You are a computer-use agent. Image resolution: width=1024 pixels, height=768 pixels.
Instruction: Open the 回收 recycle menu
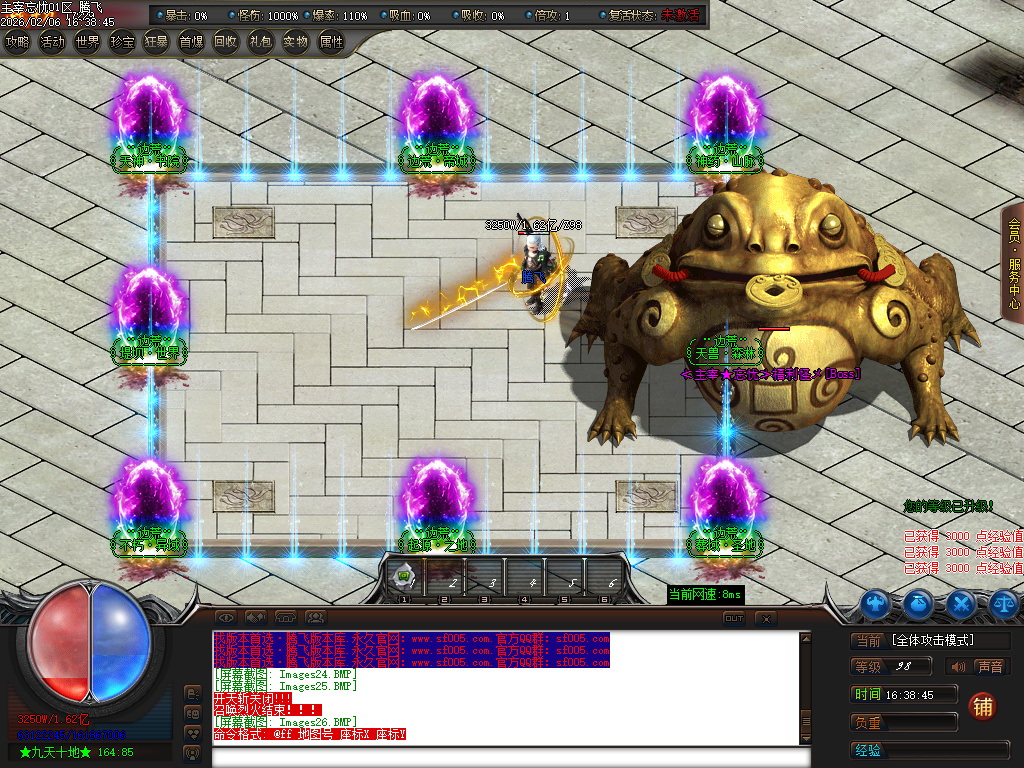pyautogui.click(x=226, y=42)
